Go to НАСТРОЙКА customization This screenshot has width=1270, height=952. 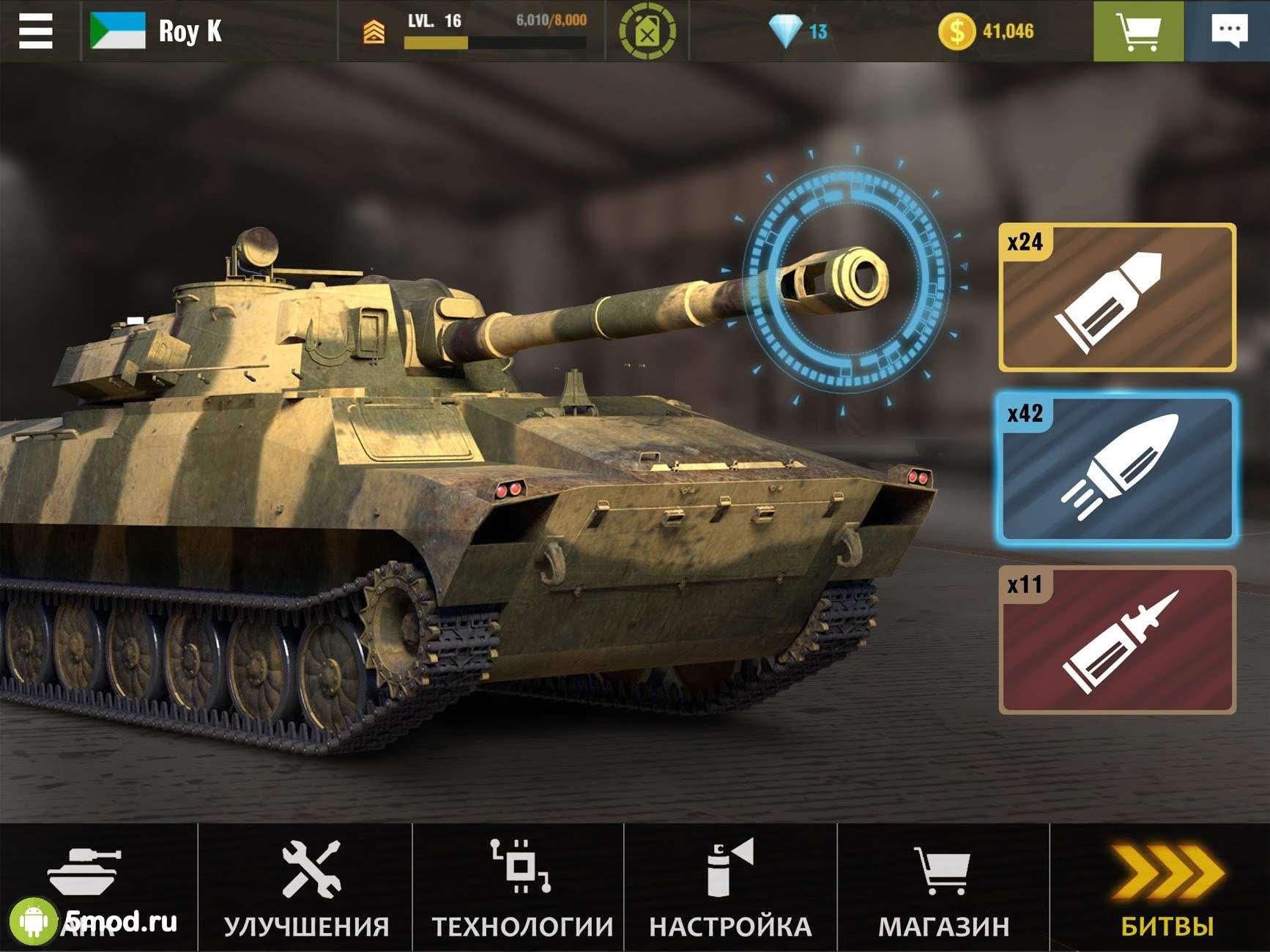pos(730,887)
